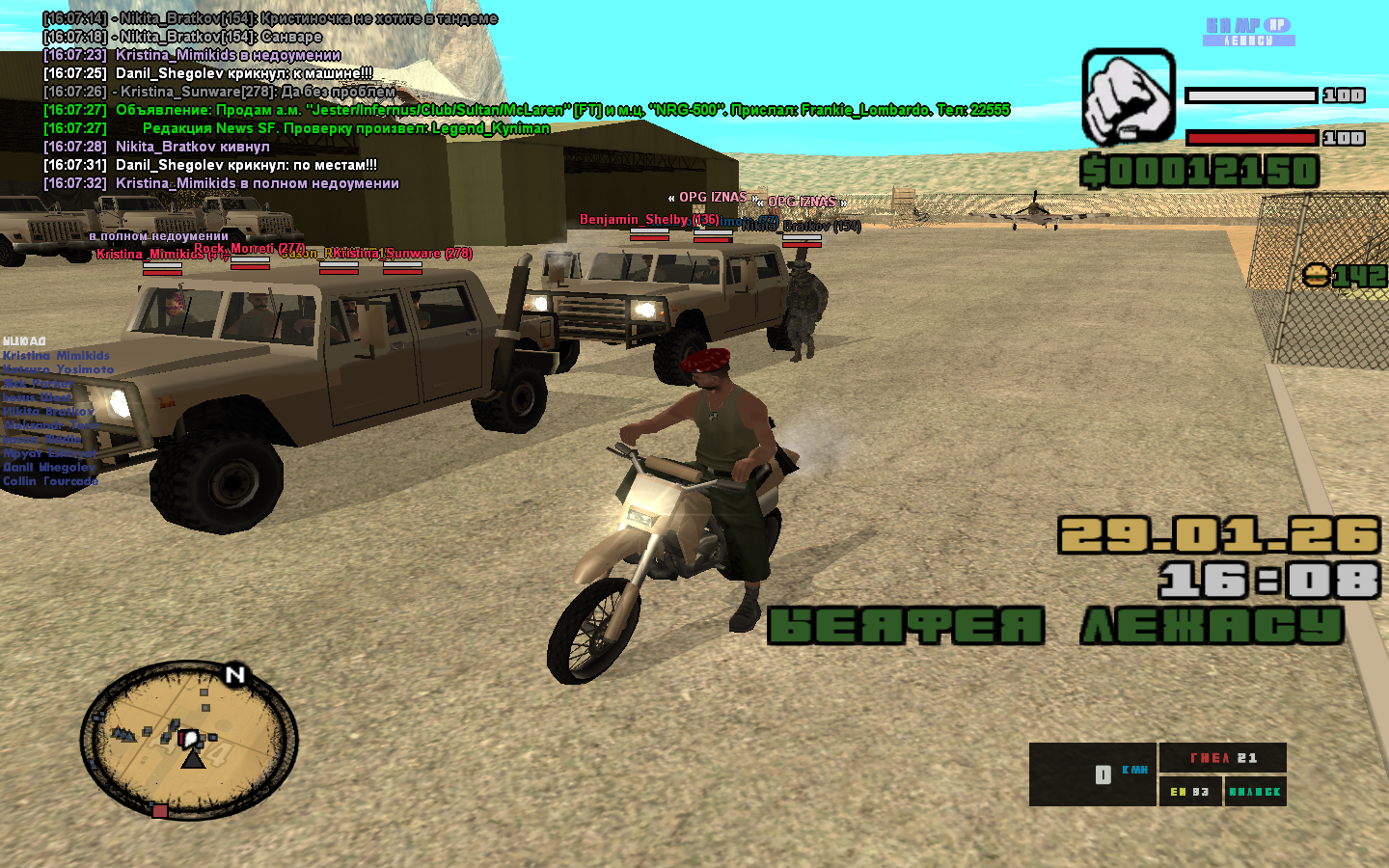Choose Nikita Bratkov in the squad list
Screen dimensions: 1389x868
[x=48, y=411]
